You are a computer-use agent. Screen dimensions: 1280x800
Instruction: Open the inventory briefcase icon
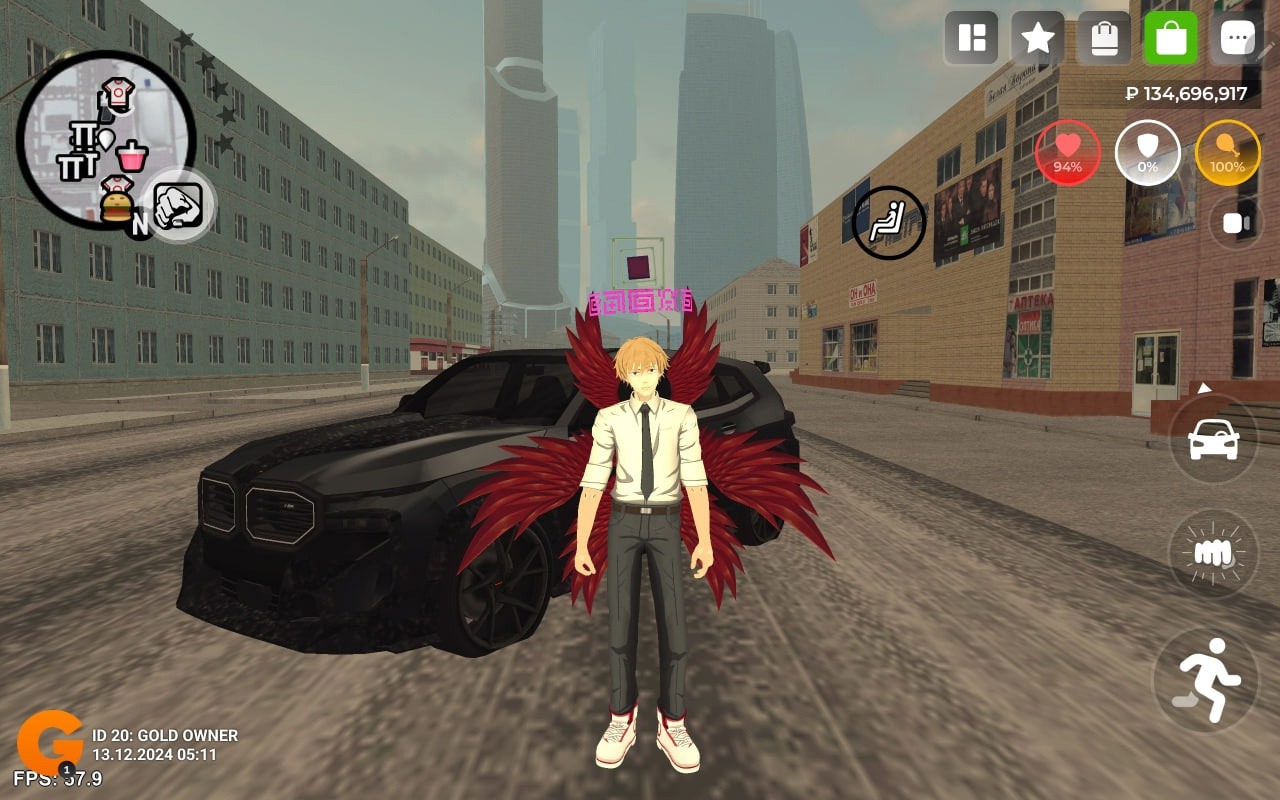tap(1104, 37)
